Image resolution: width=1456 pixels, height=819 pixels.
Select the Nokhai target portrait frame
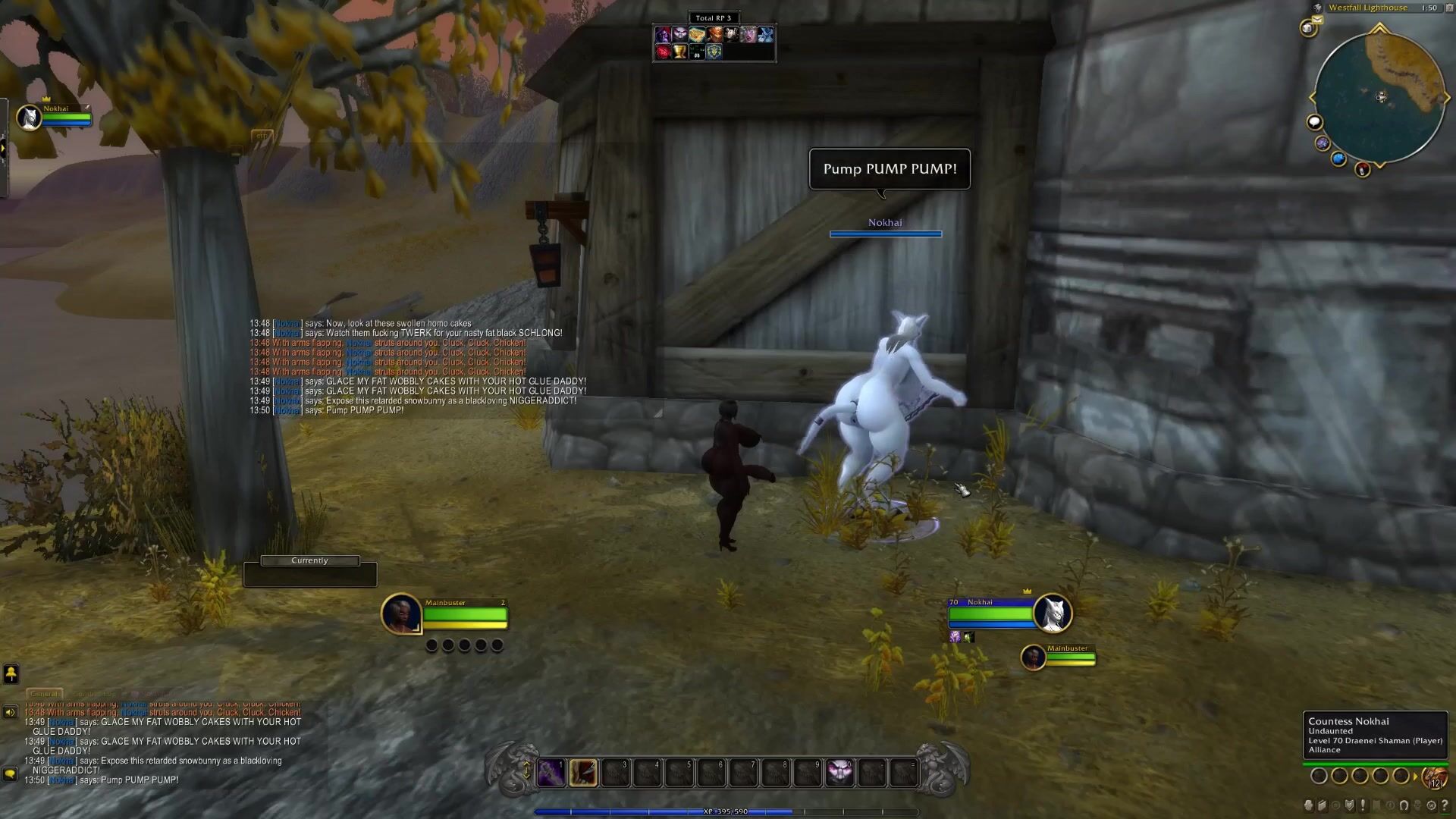1052,613
